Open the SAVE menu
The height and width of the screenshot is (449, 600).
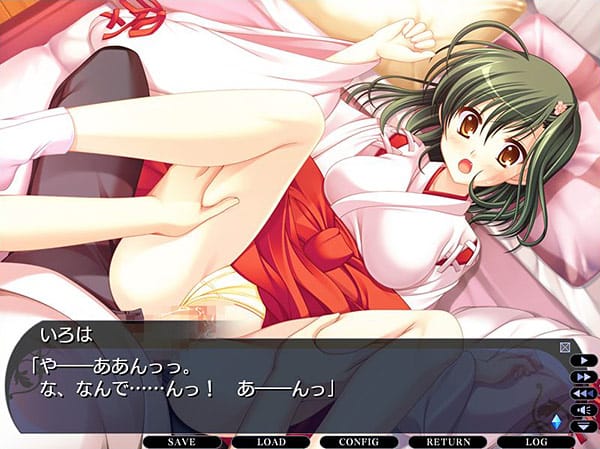point(181,441)
